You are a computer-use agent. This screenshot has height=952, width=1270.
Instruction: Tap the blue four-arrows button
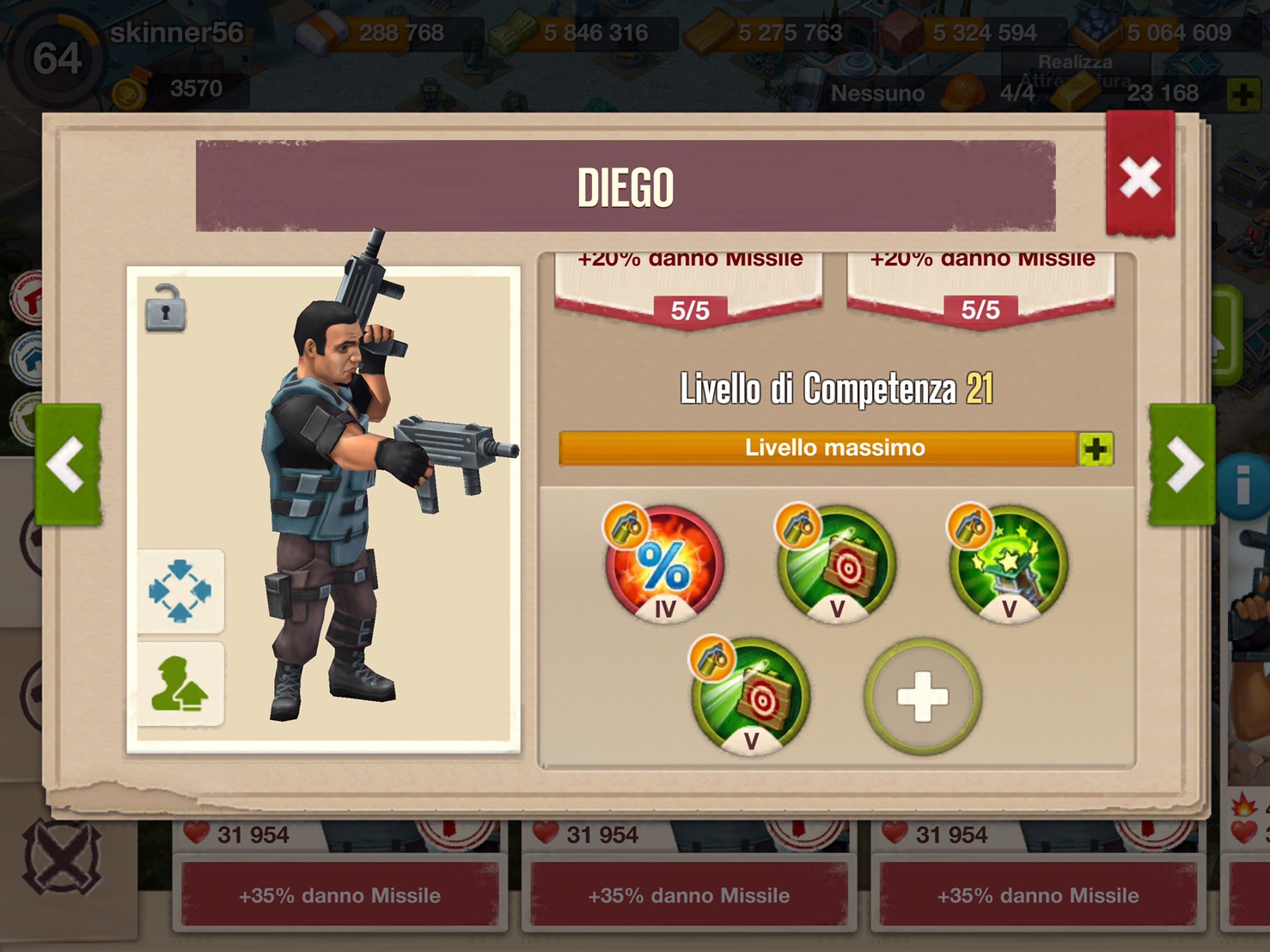coord(180,591)
